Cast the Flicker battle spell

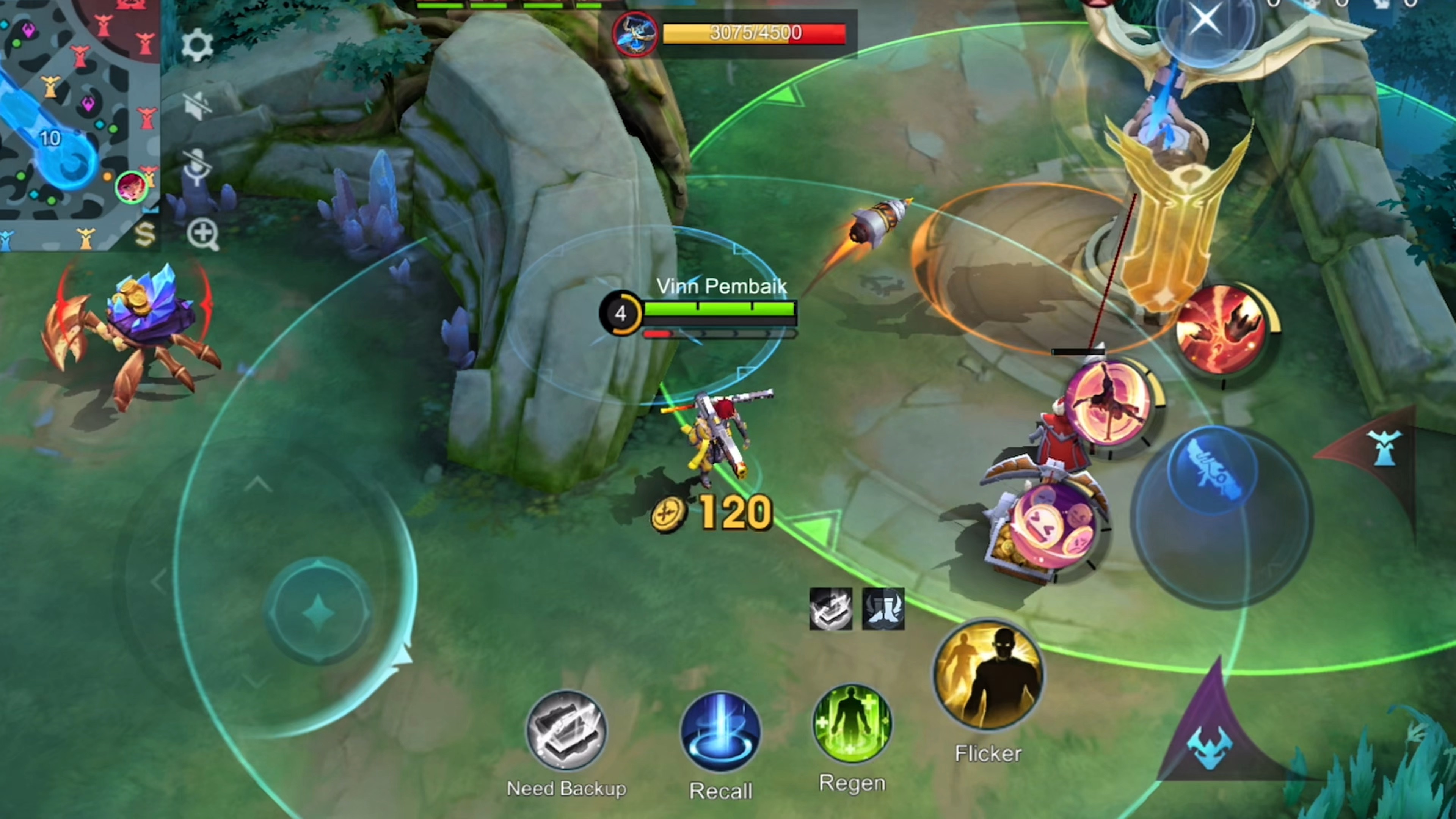point(988,675)
